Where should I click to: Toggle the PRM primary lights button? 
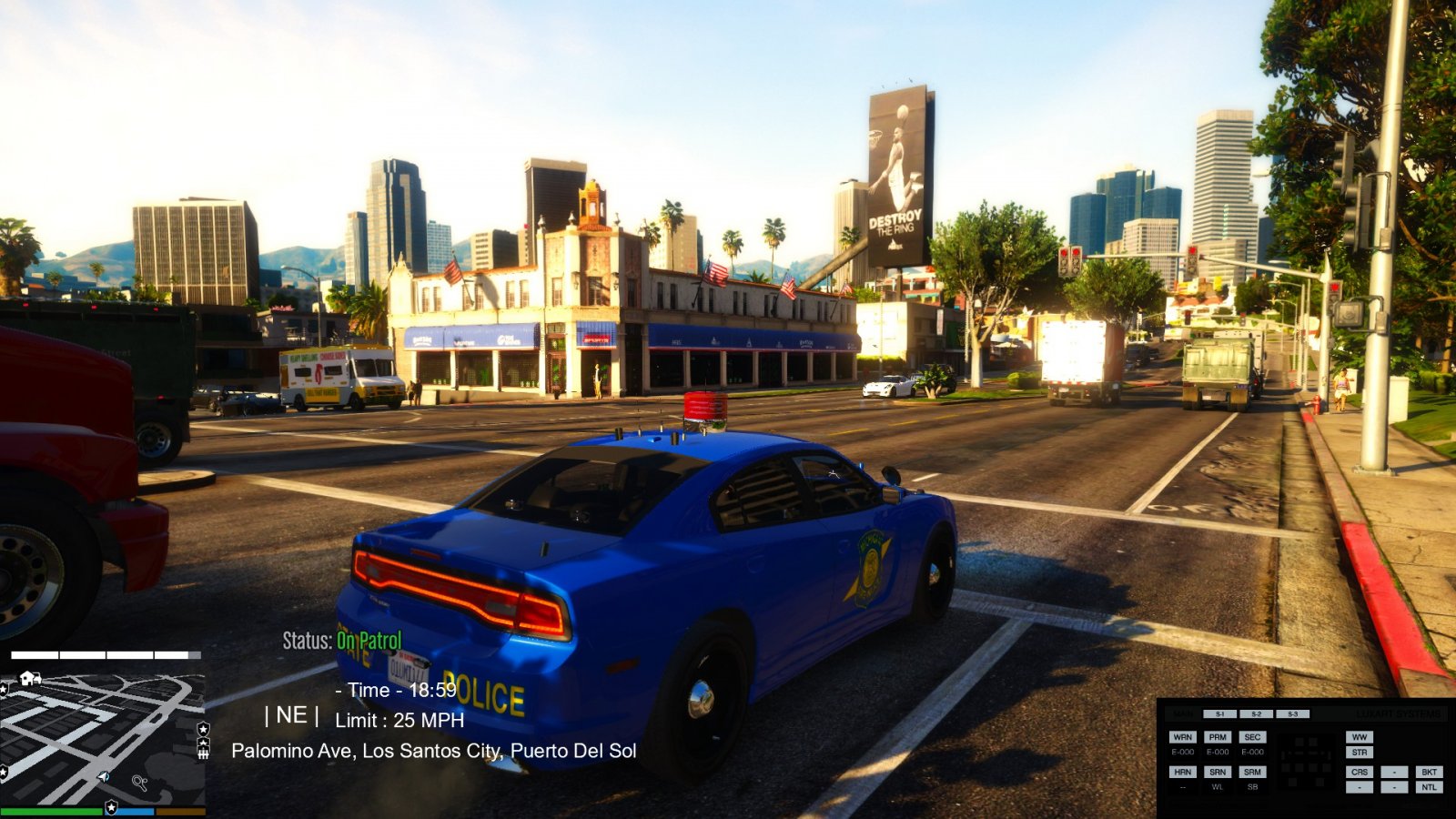(x=1218, y=737)
